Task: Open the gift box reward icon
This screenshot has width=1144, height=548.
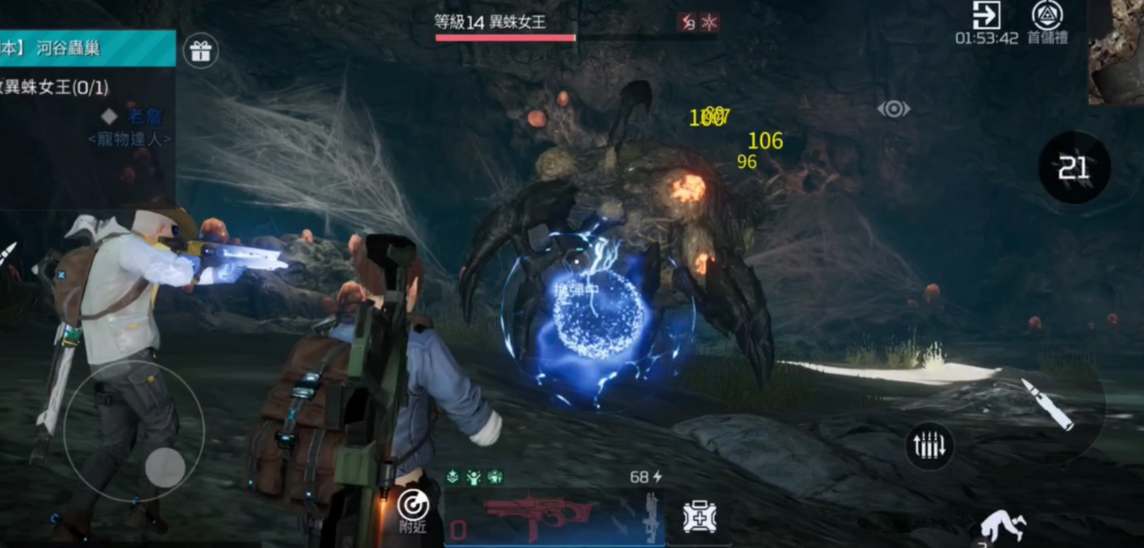Action: (200, 50)
